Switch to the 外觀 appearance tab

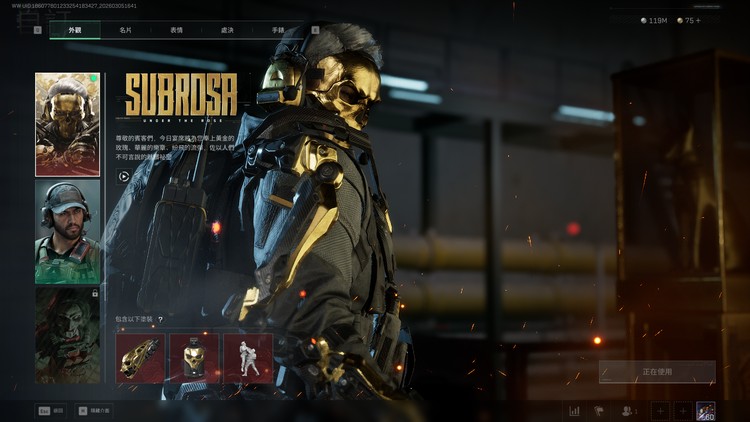pos(75,31)
